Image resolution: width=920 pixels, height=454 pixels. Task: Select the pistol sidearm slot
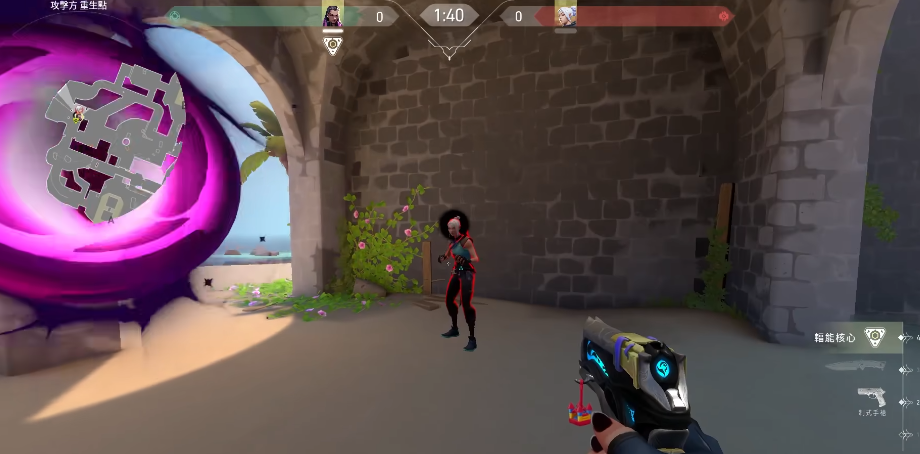tap(871, 397)
